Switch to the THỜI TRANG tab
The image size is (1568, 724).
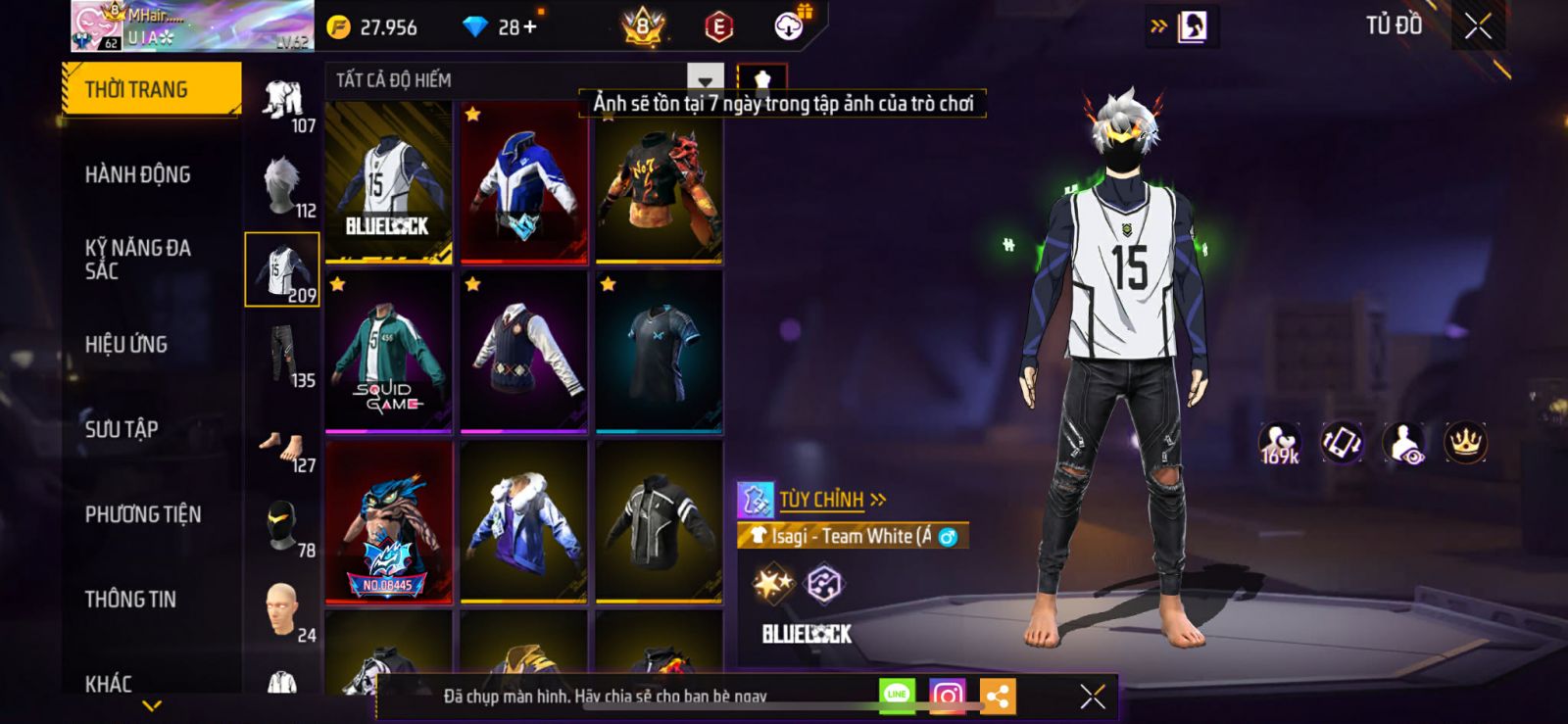[150, 90]
